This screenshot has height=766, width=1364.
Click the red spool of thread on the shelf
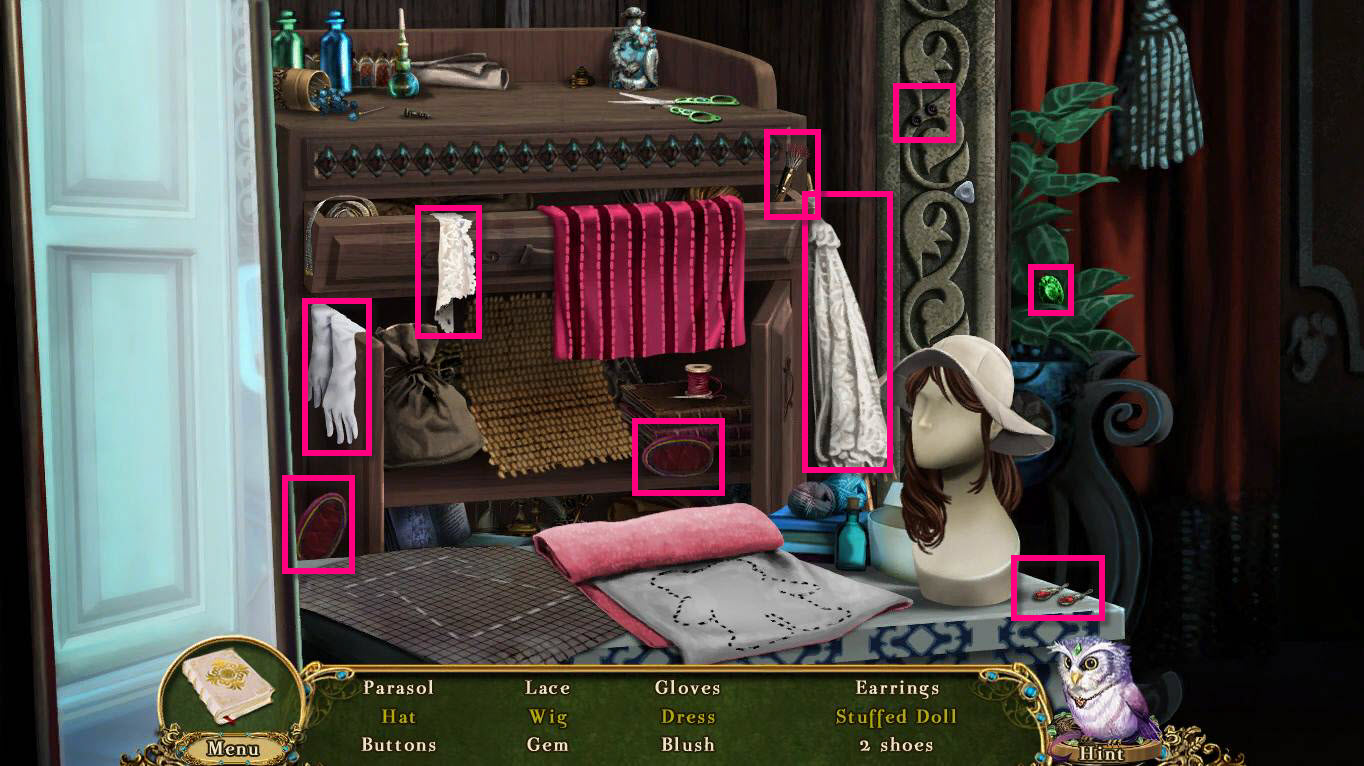point(700,378)
